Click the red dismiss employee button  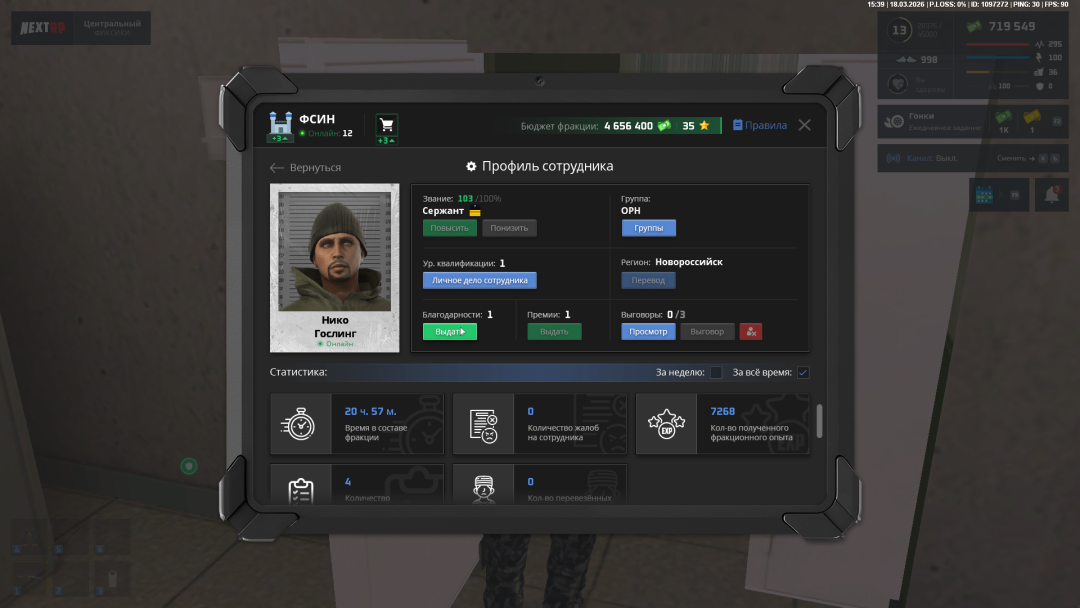coord(750,331)
